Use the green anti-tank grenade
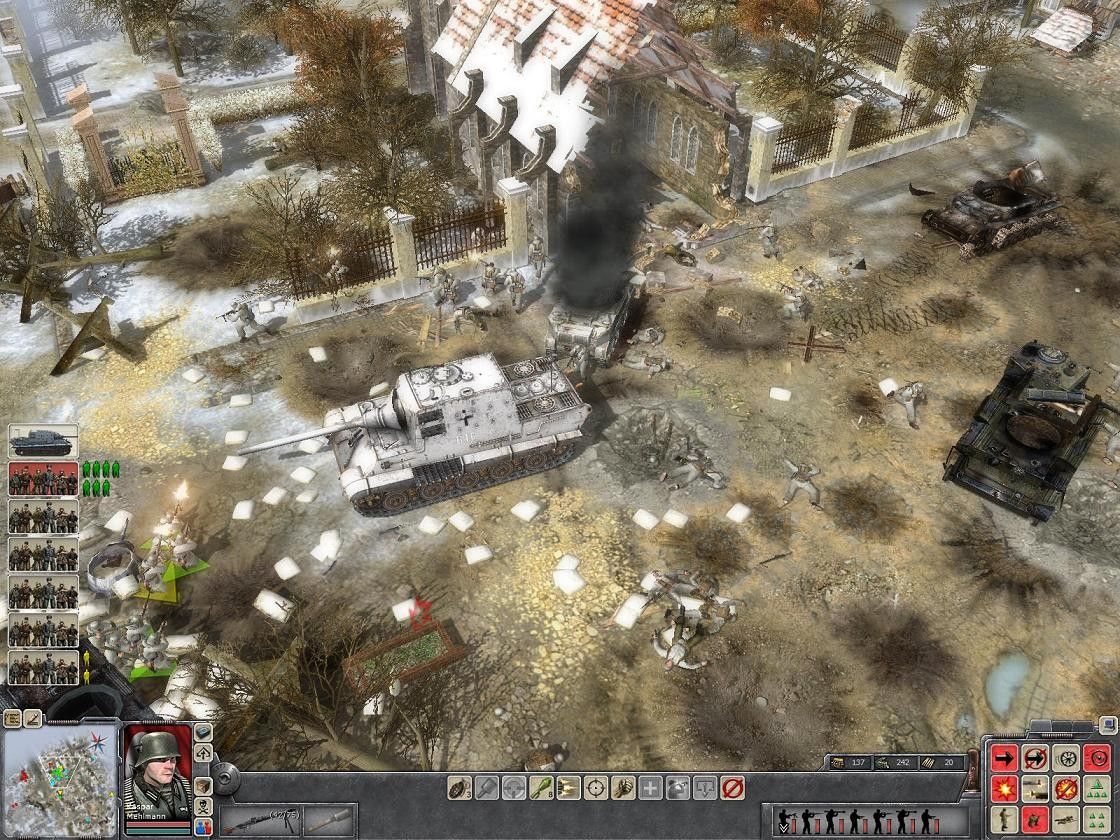1120x840 pixels. coord(541,788)
